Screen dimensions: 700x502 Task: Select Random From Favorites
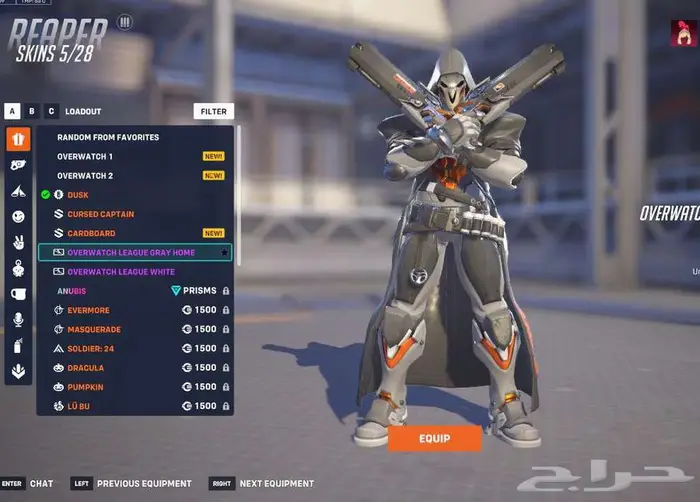(108, 137)
